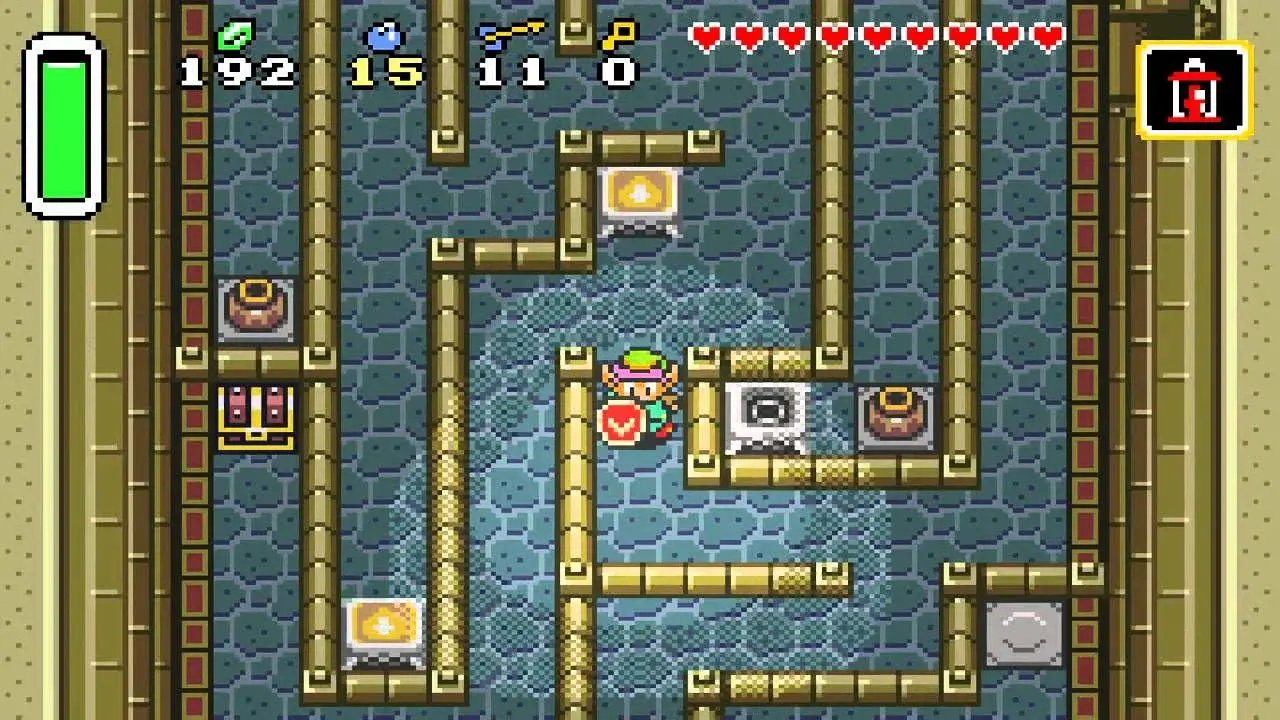This screenshot has height=720, width=1280.
Task: Select the first heart in the health row
Action: tap(706, 36)
